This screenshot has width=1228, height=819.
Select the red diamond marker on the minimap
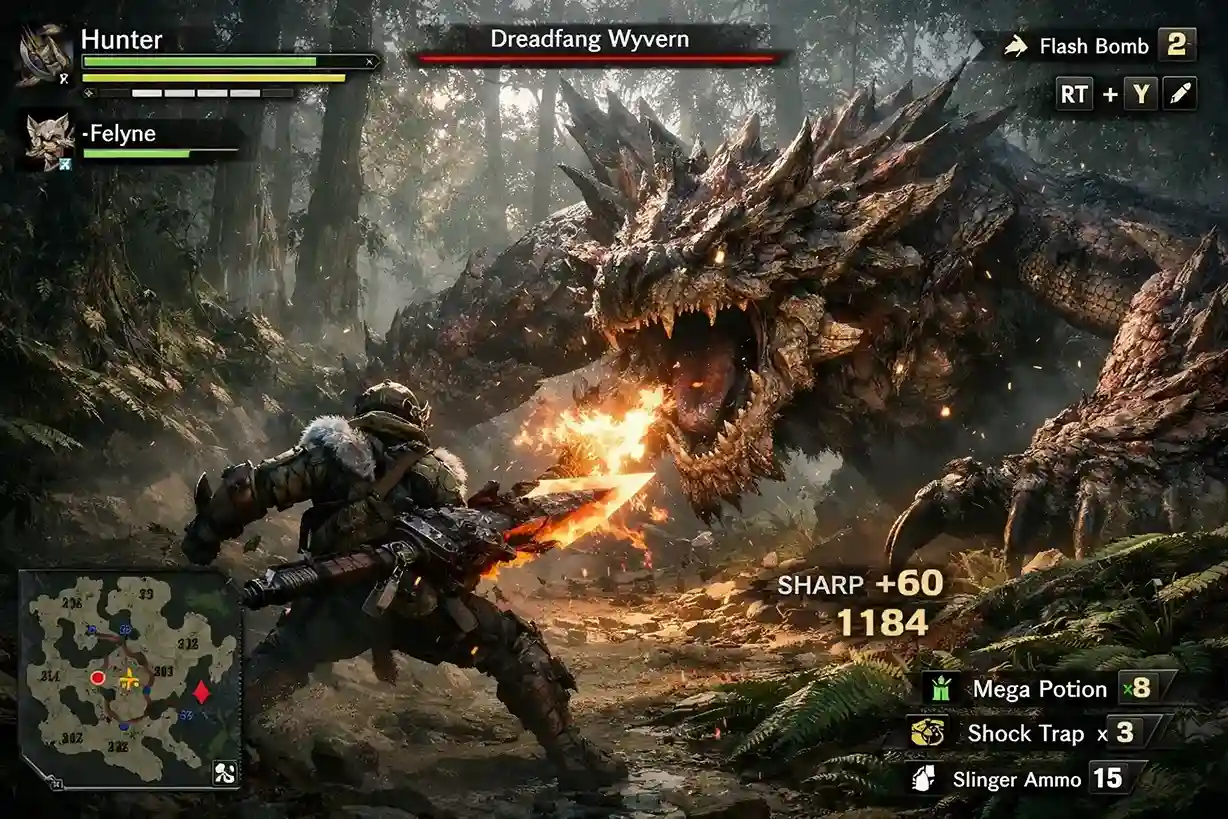click(x=201, y=691)
